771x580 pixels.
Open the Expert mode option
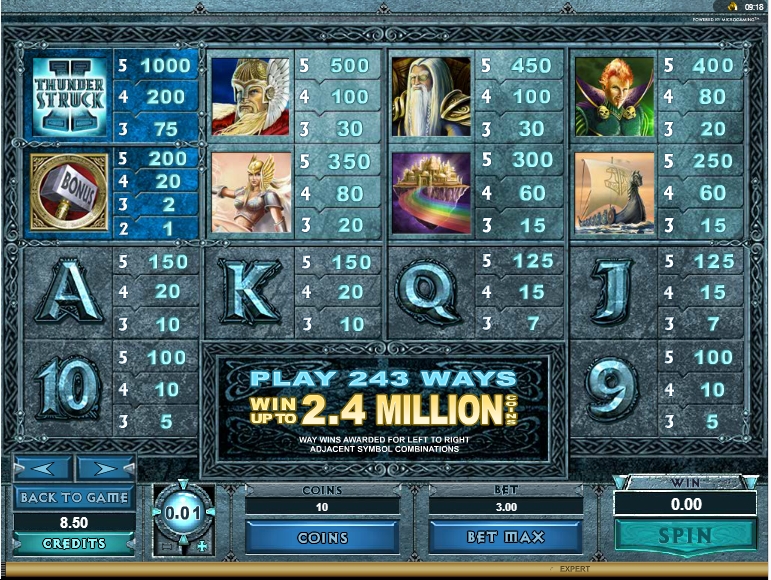[574, 569]
